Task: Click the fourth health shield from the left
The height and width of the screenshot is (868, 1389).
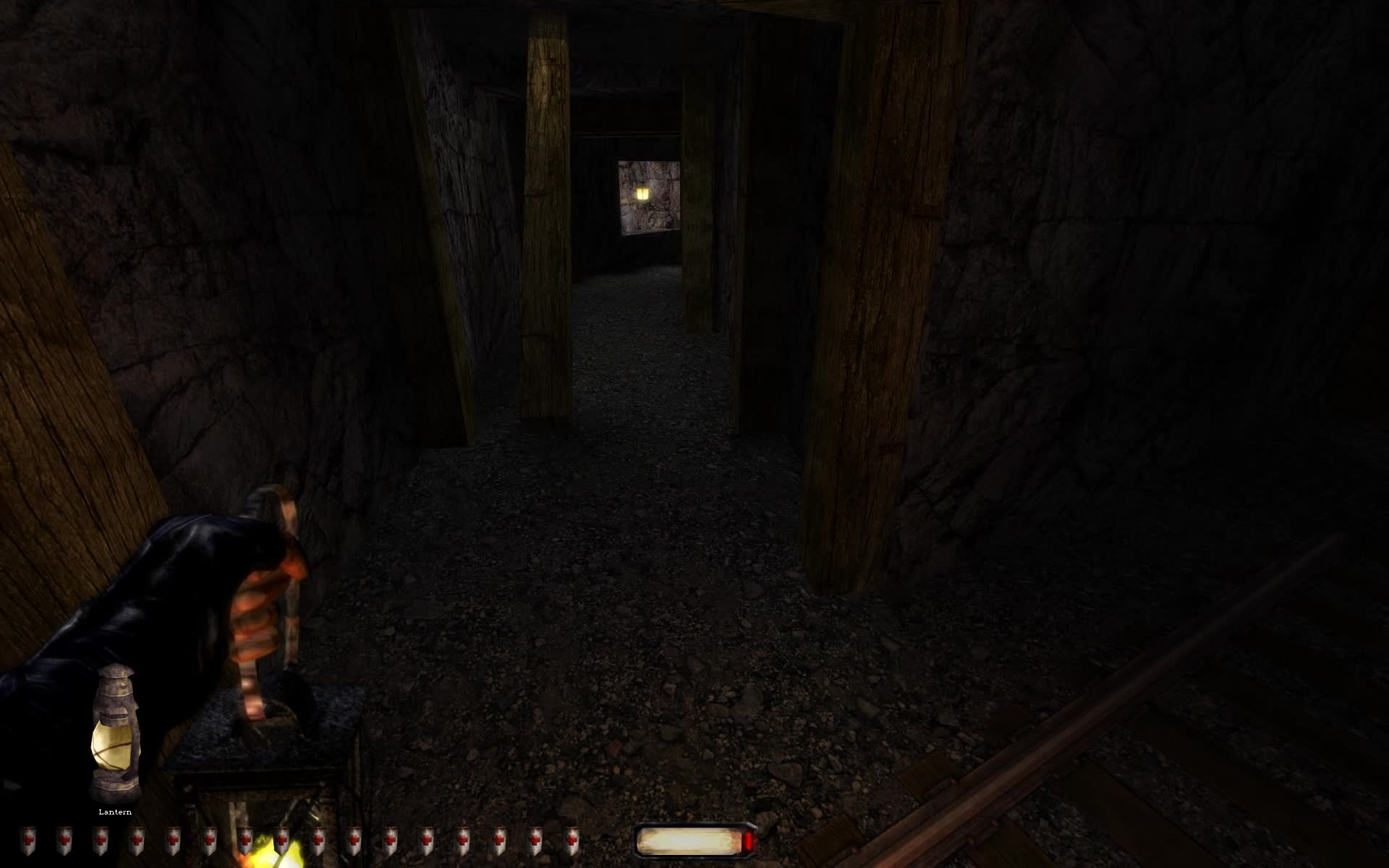Action: (x=137, y=841)
